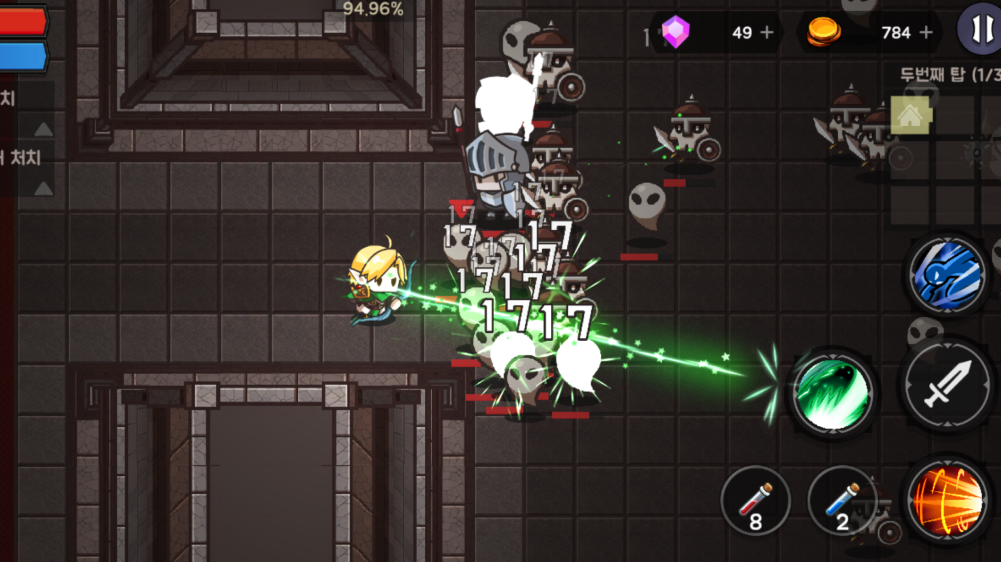Add more purple gems with plus button
The image size is (1001, 562).
(x=767, y=32)
